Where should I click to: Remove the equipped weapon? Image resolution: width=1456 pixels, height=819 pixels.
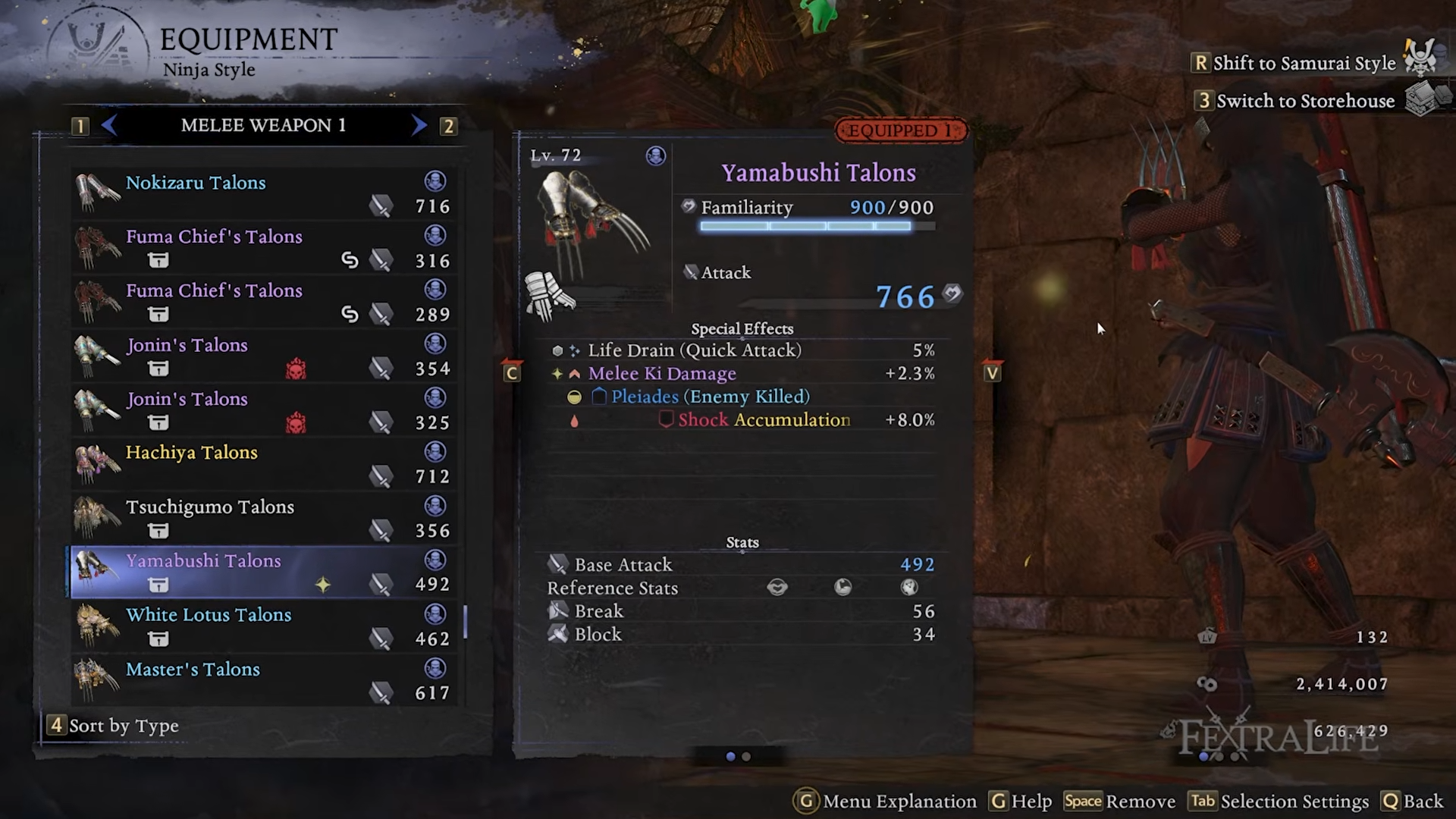point(1119,802)
